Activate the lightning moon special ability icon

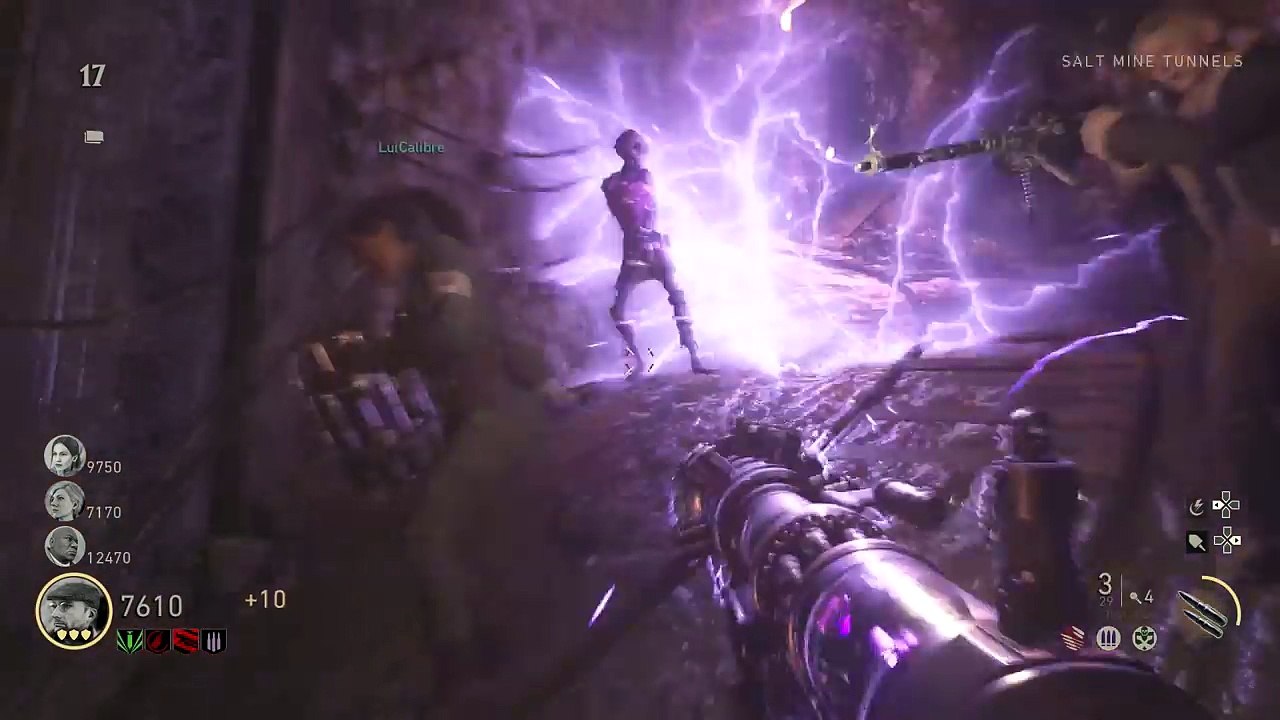(x=1196, y=507)
